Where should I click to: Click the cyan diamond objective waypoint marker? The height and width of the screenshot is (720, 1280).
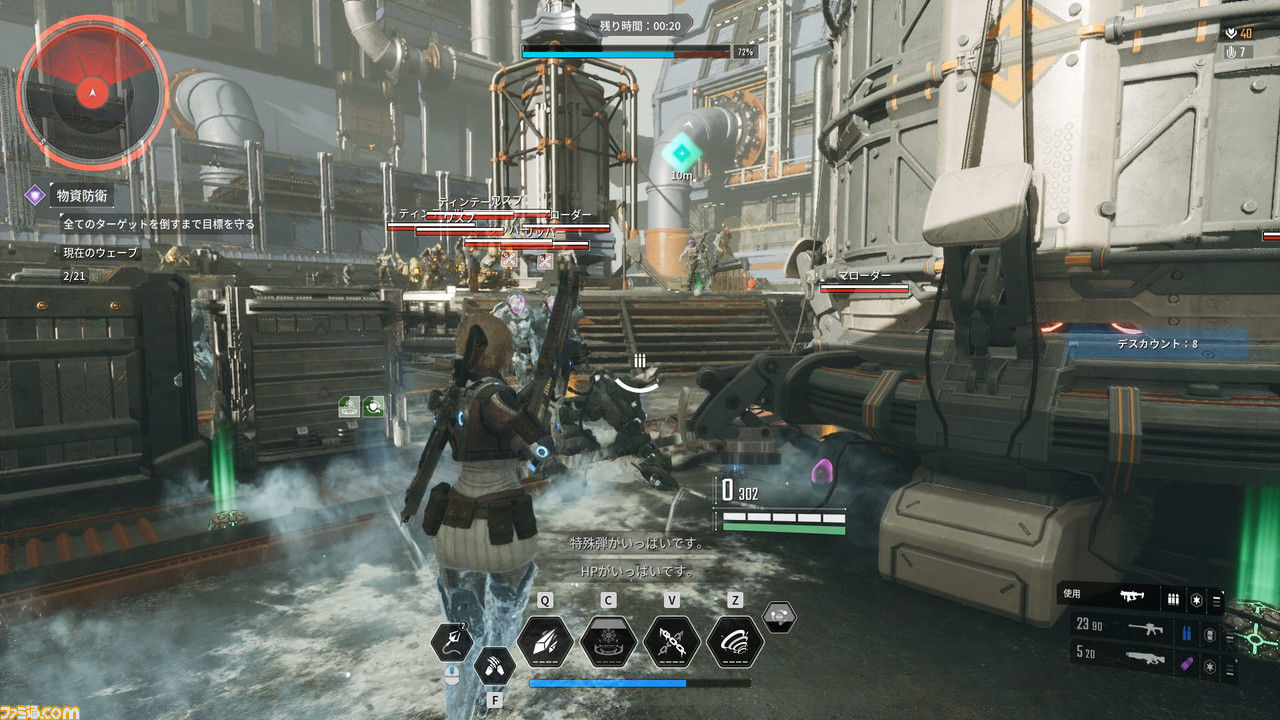point(682,152)
